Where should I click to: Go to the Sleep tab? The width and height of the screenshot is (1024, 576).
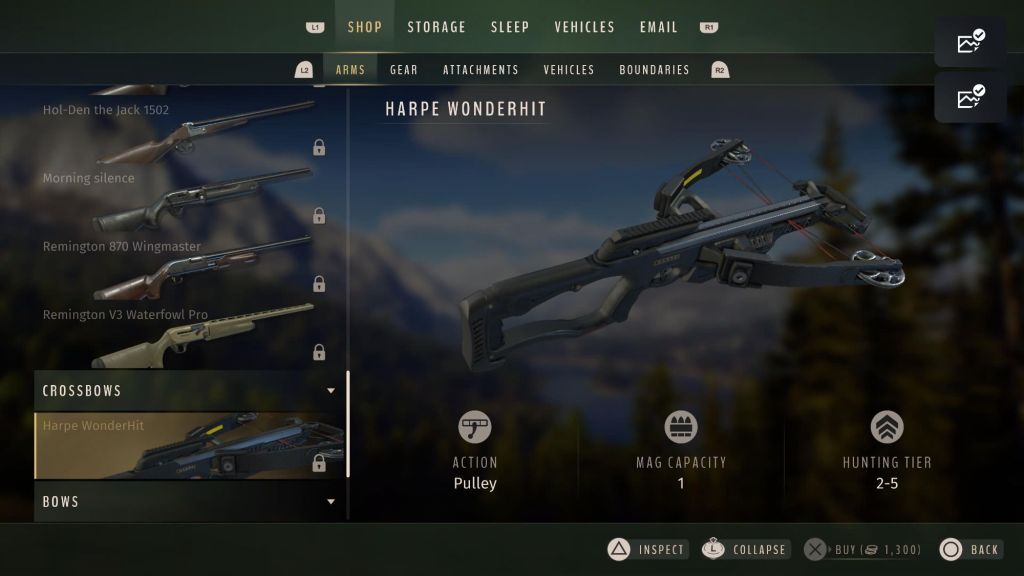click(510, 27)
